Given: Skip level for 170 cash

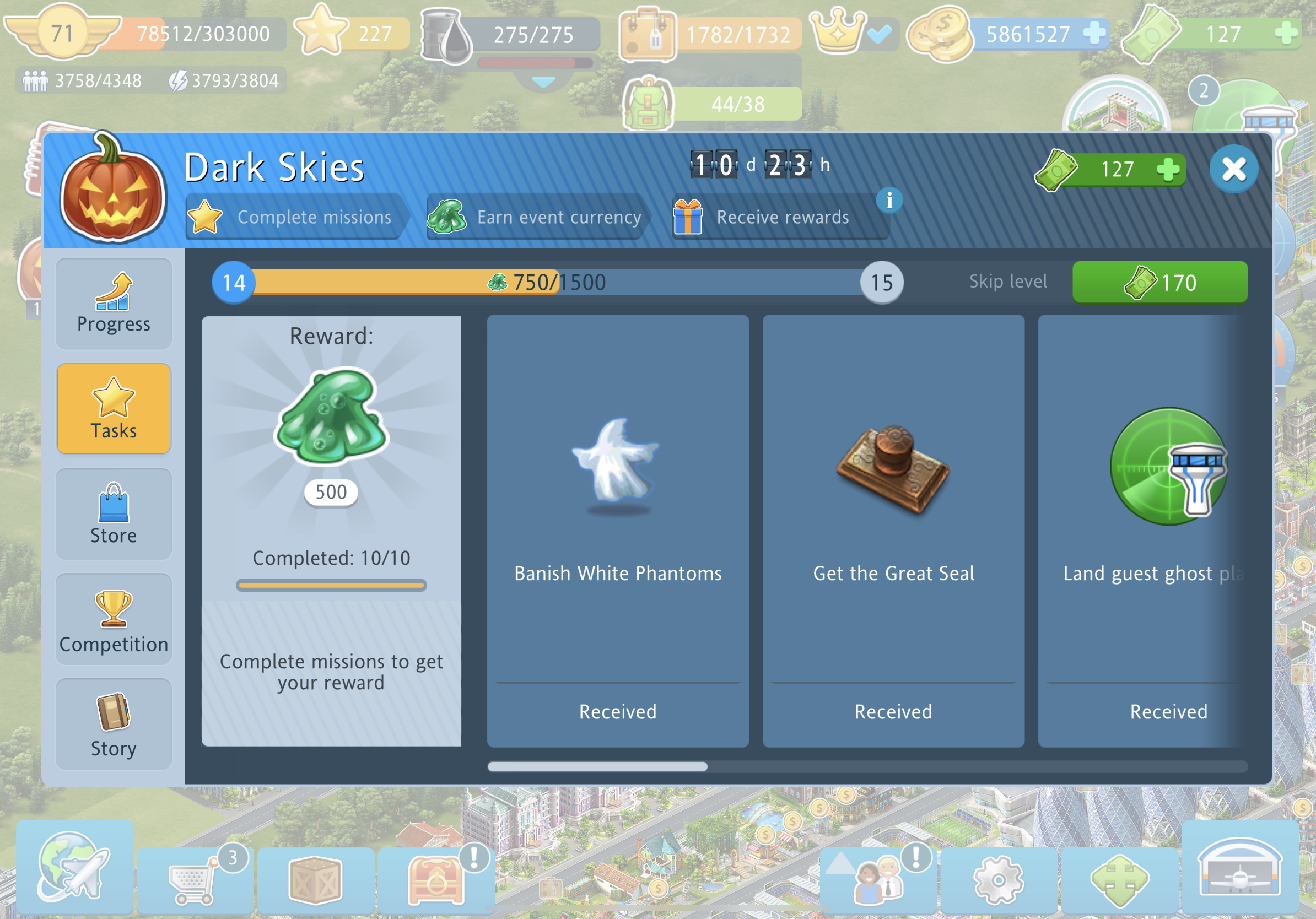Looking at the screenshot, I should (x=1159, y=282).
